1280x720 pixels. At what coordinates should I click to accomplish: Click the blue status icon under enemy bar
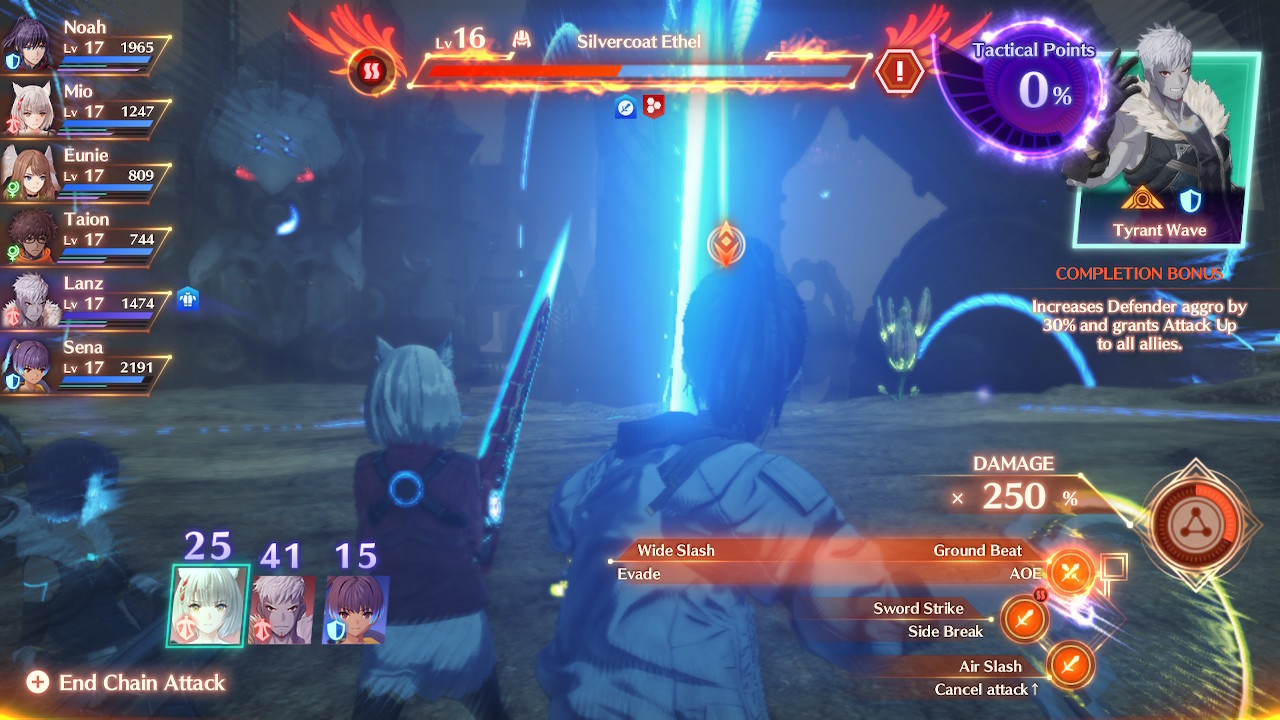coord(626,106)
